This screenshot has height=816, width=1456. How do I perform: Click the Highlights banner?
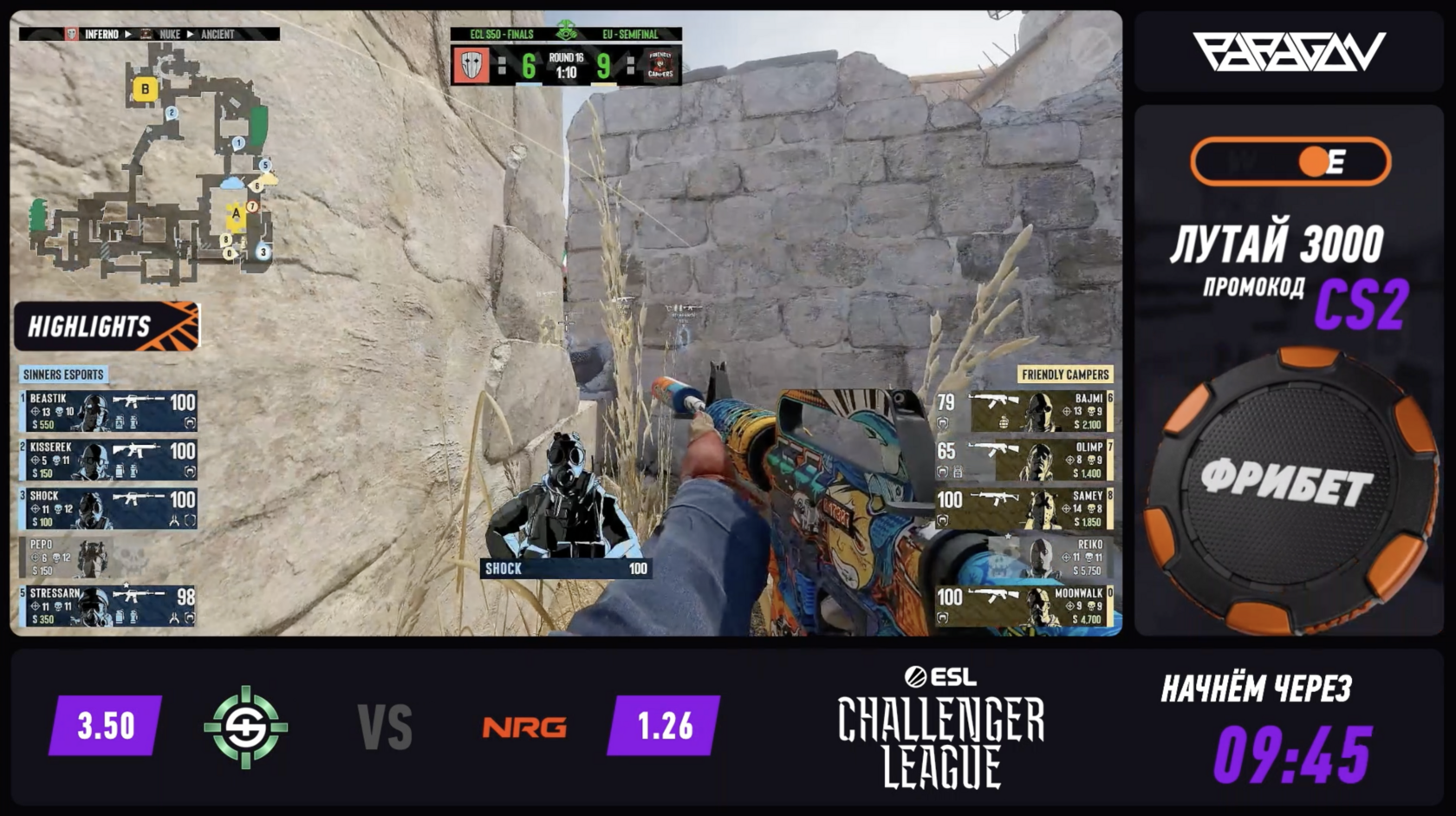point(107,326)
